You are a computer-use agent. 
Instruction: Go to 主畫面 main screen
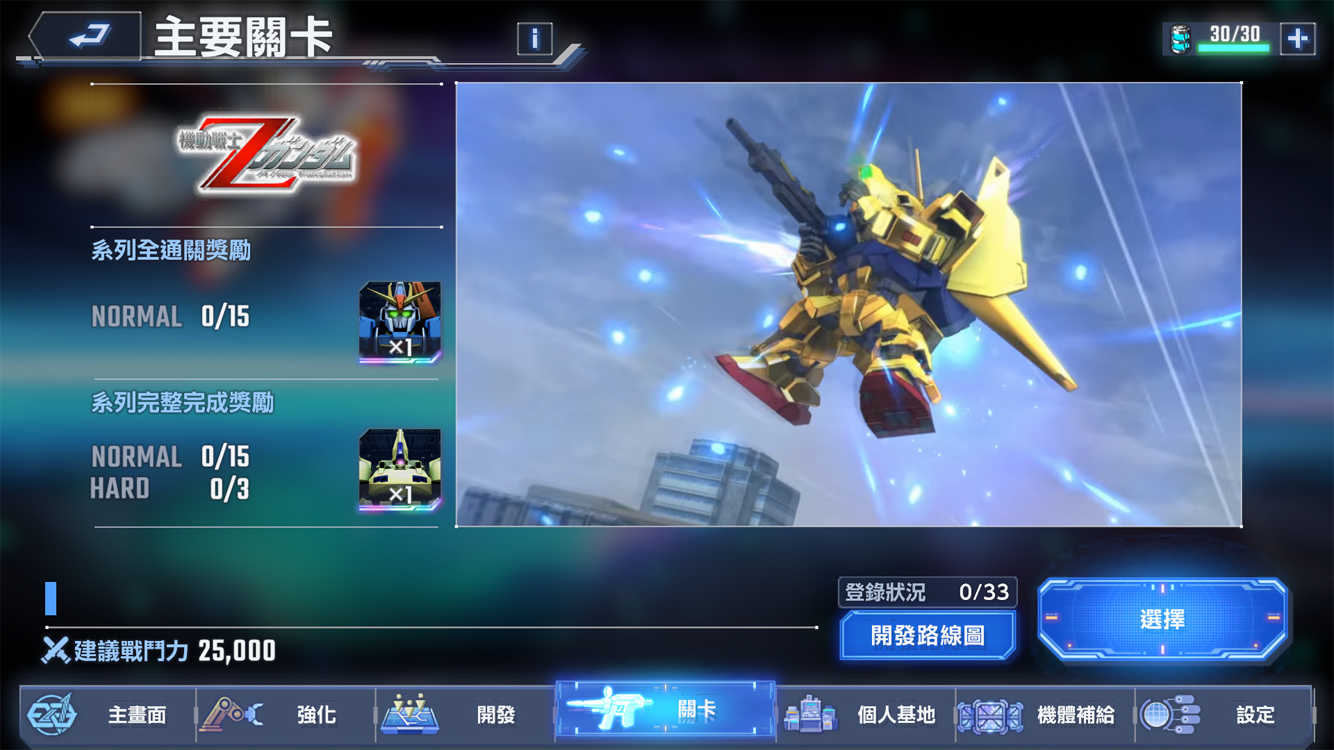(108, 715)
